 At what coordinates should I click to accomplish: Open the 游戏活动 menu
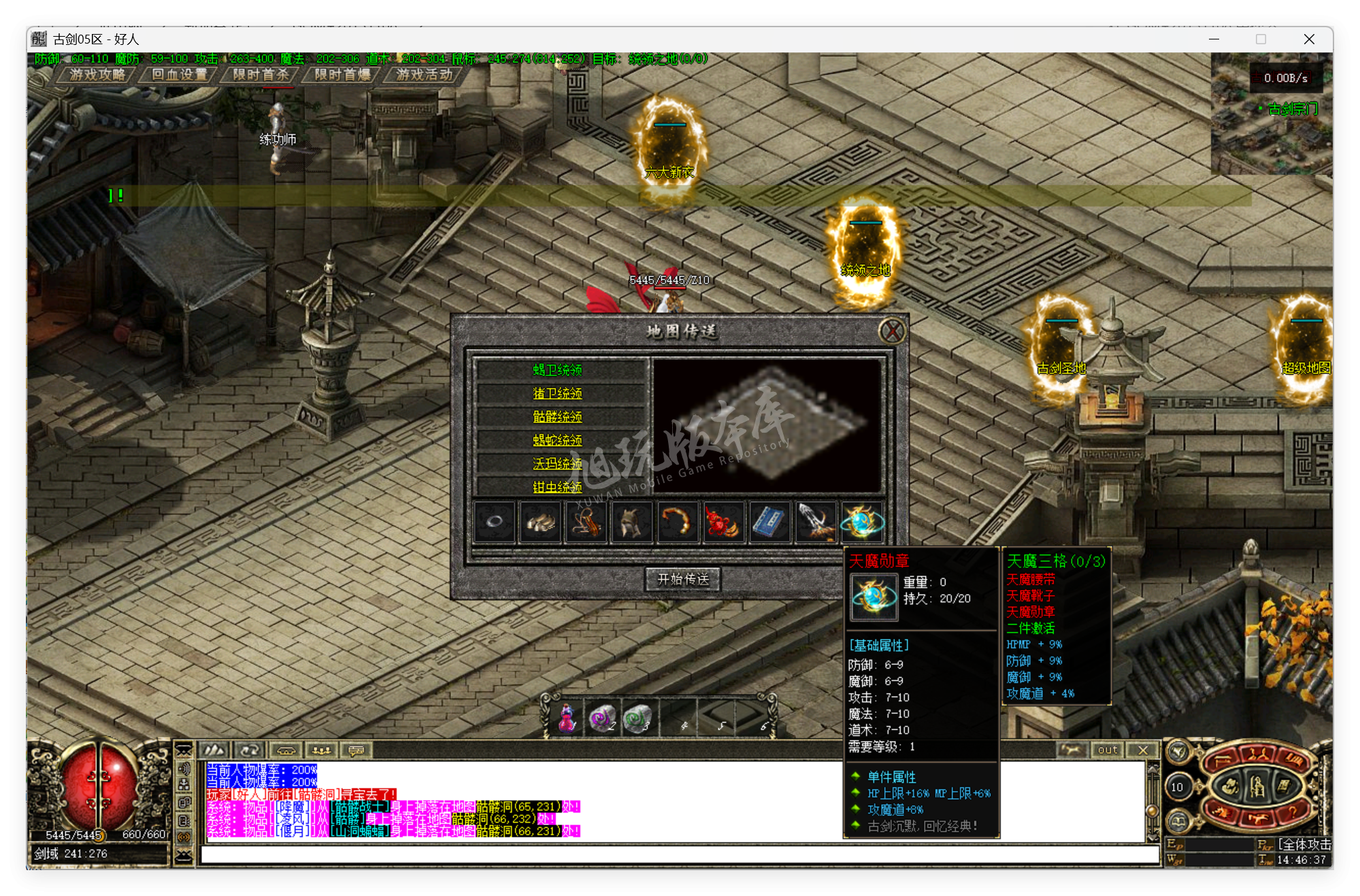(422, 75)
